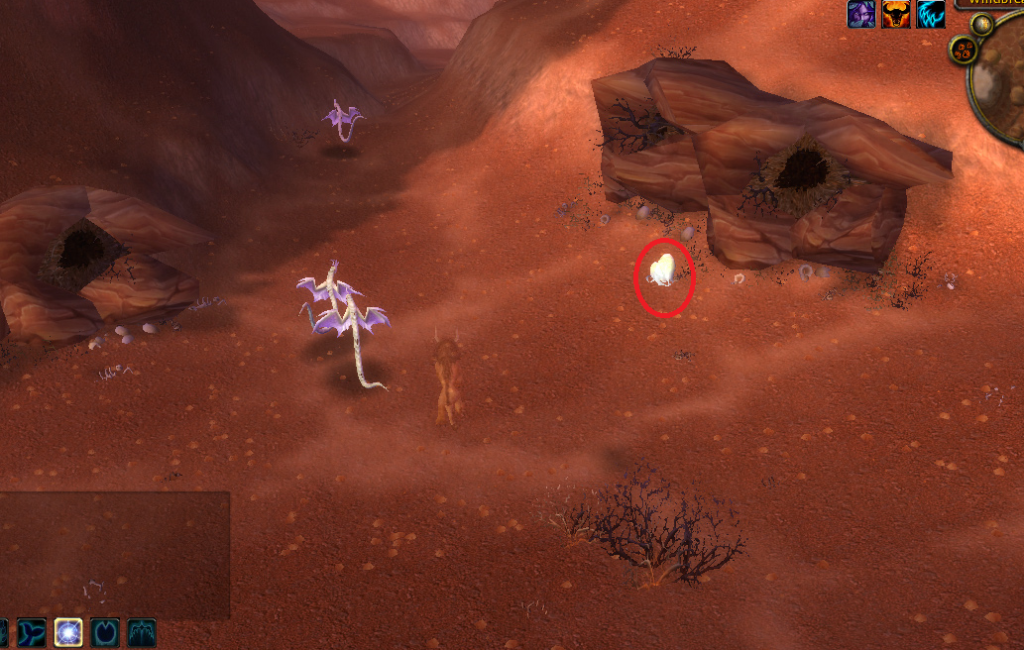Image resolution: width=1024 pixels, height=650 pixels.
Task: Choose the teal winged flight form icon
Action: pyautogui.click(x=141, y=632)
